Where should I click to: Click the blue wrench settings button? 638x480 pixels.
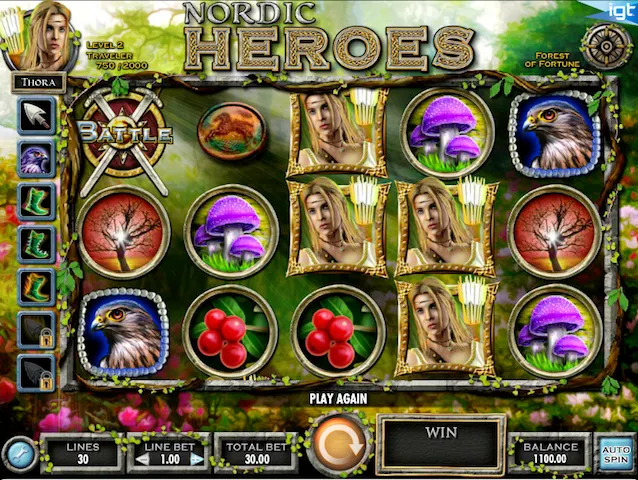19,455
